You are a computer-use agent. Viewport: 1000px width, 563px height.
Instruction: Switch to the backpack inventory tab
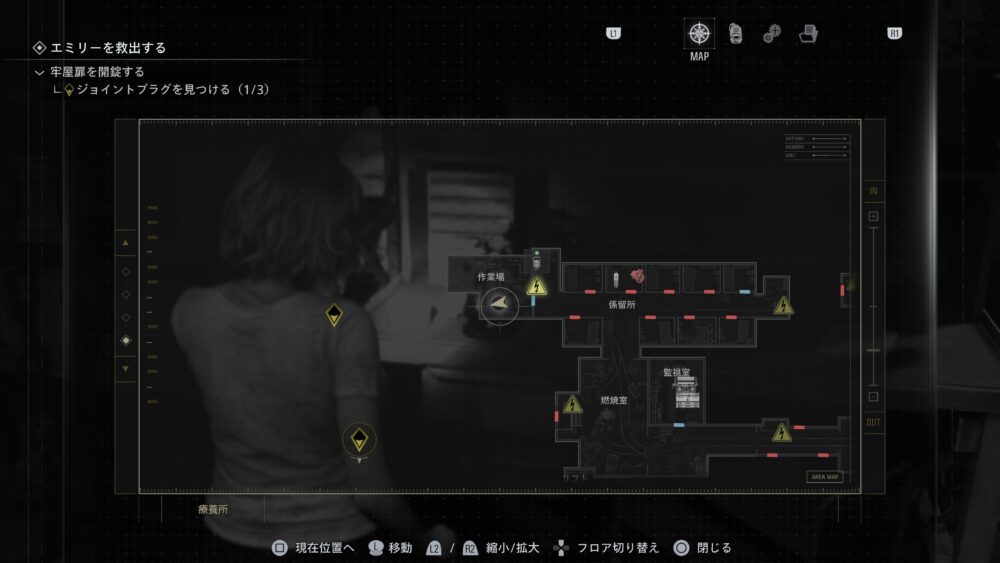click(x=735, y=33)
